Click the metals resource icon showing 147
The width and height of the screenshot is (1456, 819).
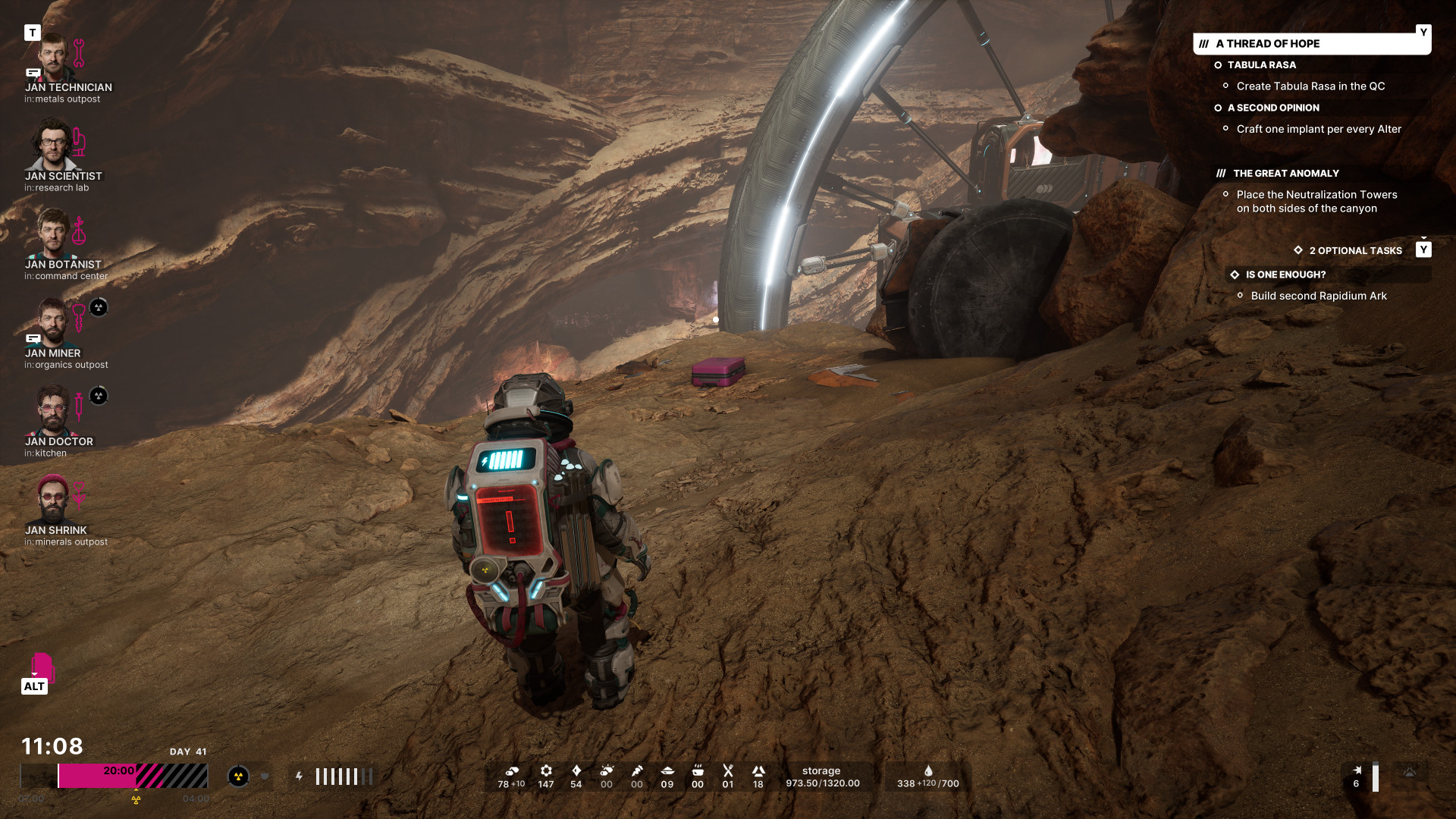(x=546, y=771)
